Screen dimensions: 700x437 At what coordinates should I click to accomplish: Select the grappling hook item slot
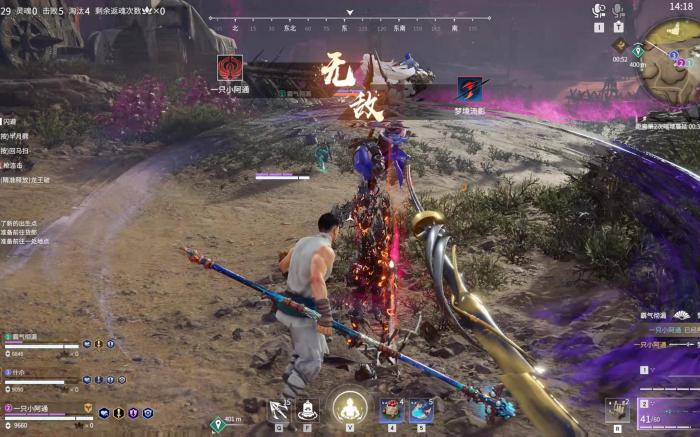(279, 409)
